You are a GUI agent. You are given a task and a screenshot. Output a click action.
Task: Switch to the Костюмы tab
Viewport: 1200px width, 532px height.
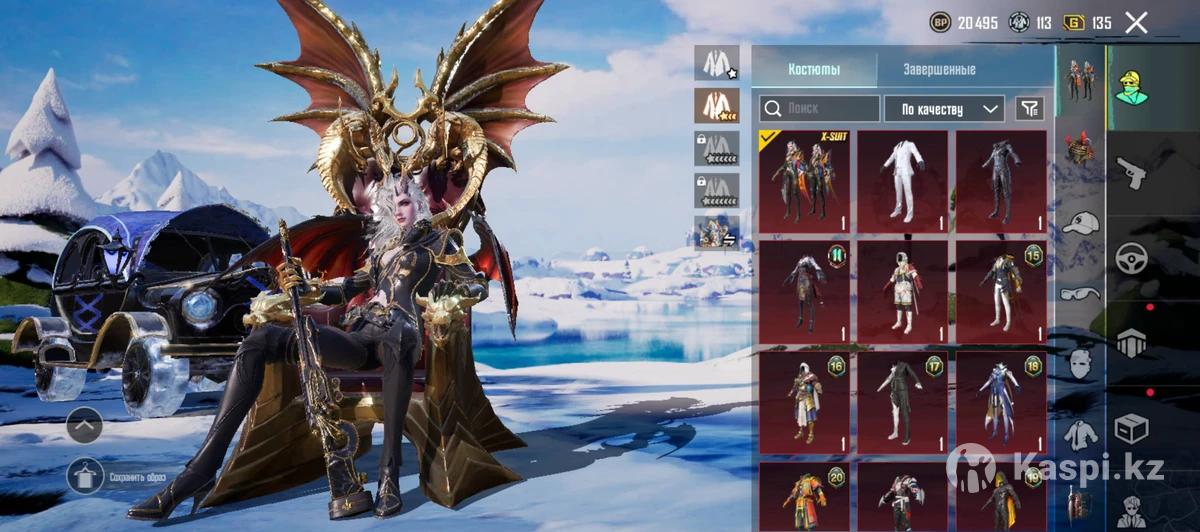(x=814, y=69)
